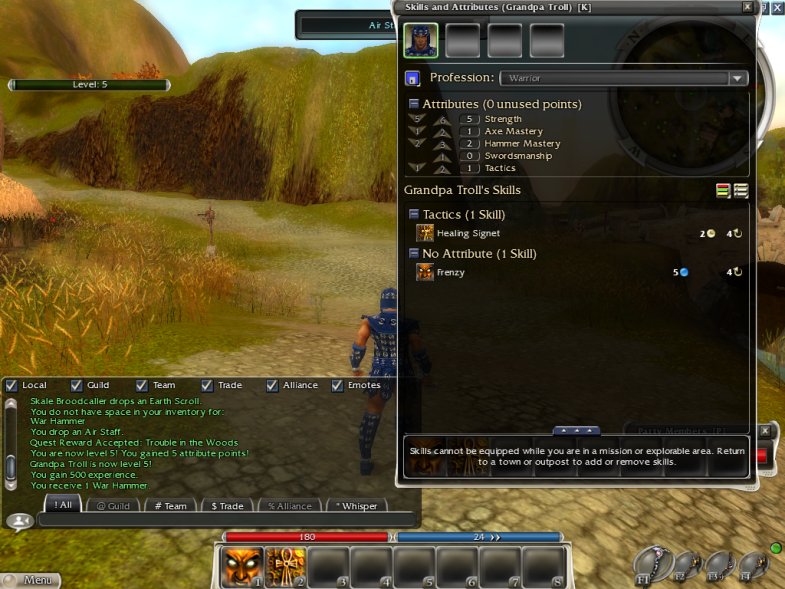Image resolution: width=785 pixels, height=589 pixels.
Task: Click the chat message input field
Action: pyautogui.click(x=225, y=520)
